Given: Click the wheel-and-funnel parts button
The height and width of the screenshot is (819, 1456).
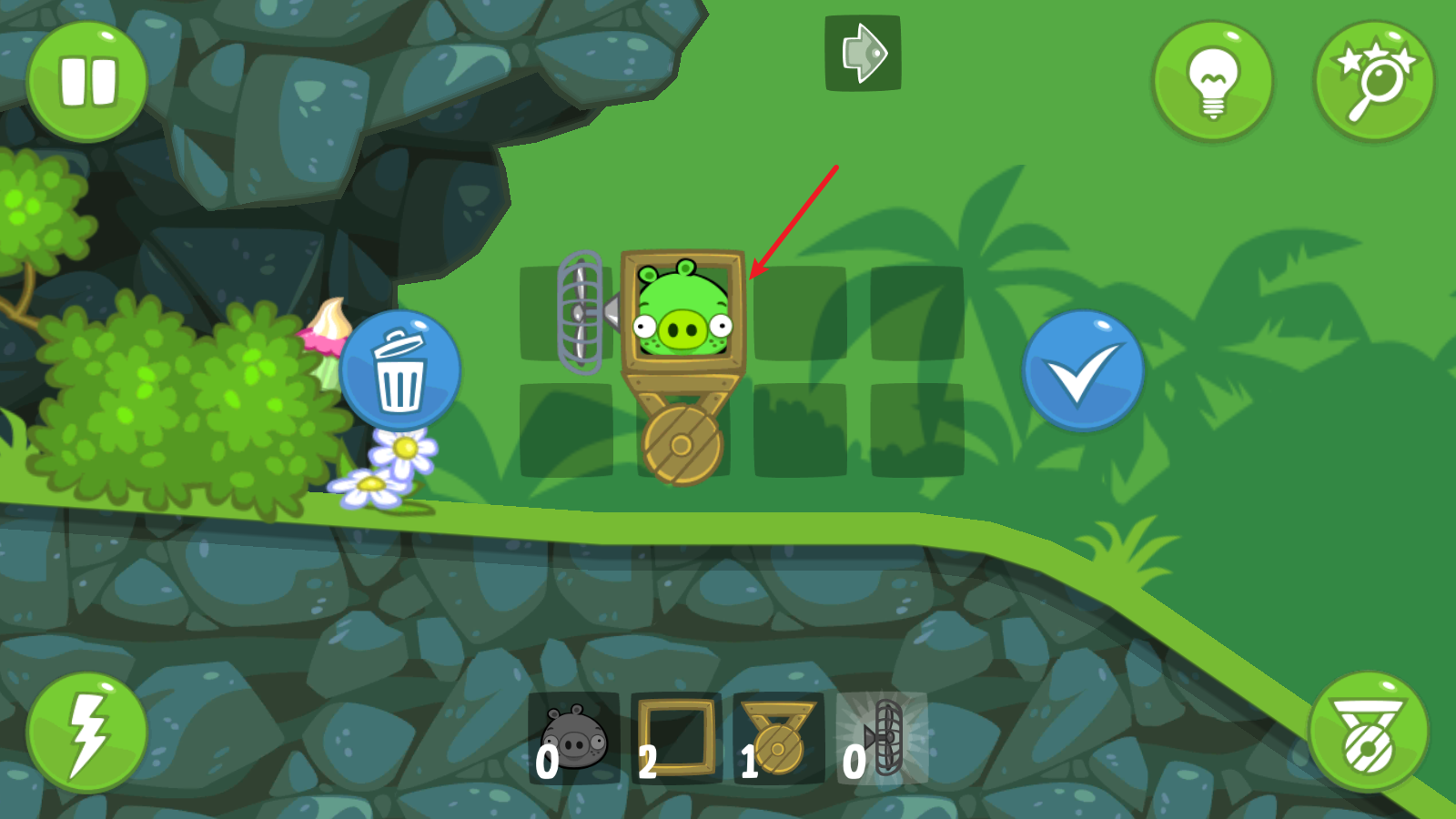Looking at the screenshot, I should (1368, 733).
